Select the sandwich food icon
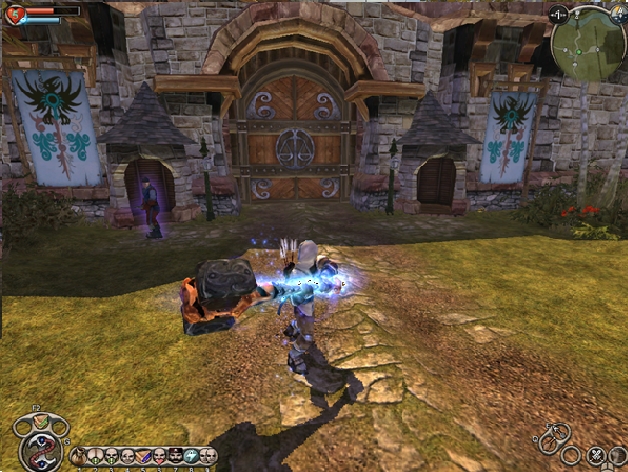This screenshot has height=472, width=628. (x=41, y=420)
